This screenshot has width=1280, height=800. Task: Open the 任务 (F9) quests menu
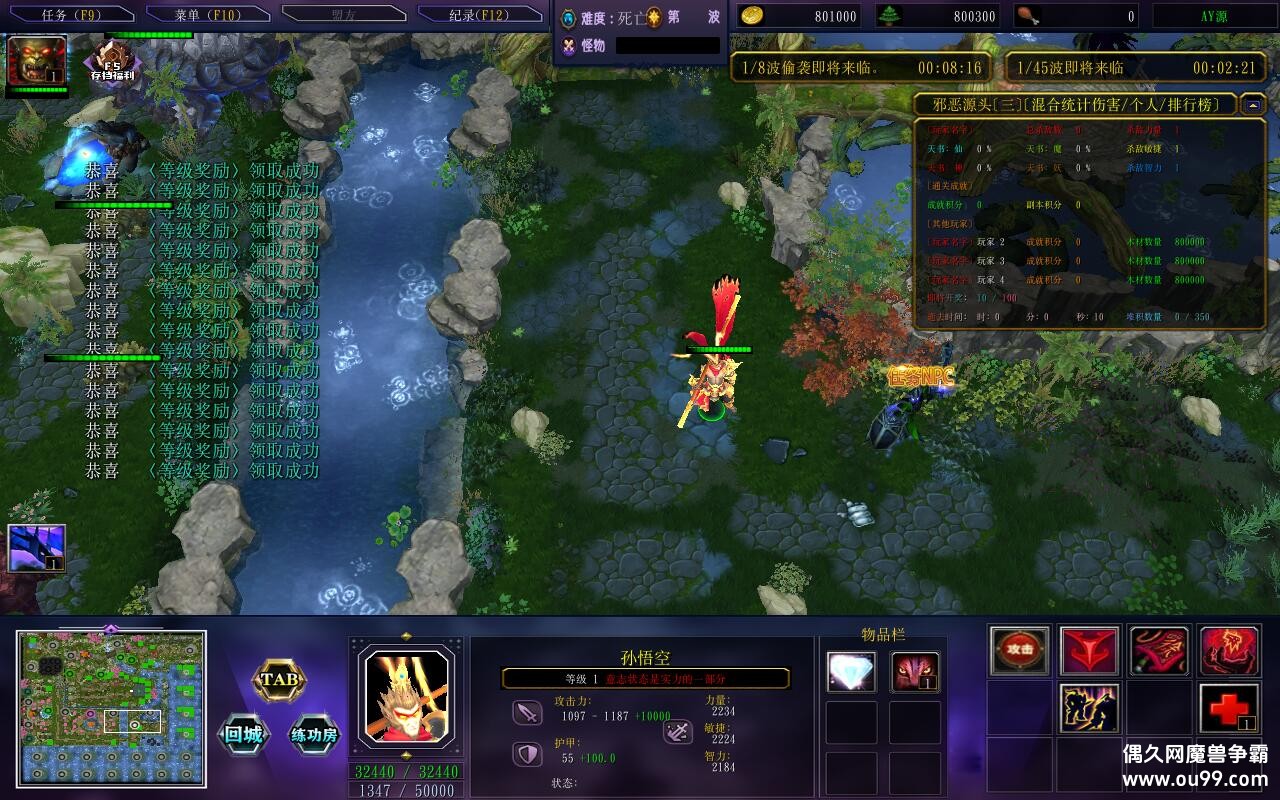[71, 15]
